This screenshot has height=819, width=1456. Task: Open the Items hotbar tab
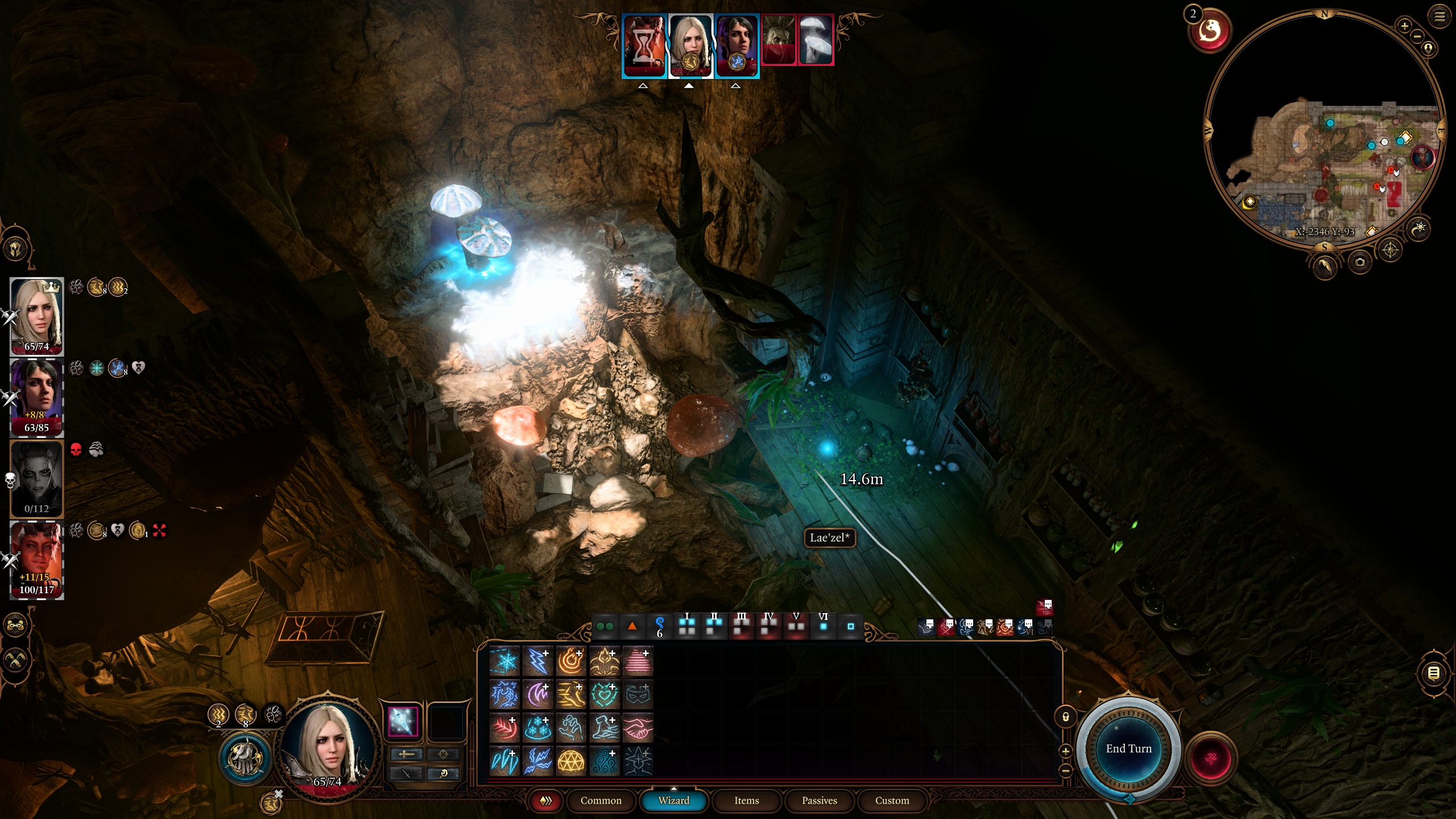coord(746,800)
